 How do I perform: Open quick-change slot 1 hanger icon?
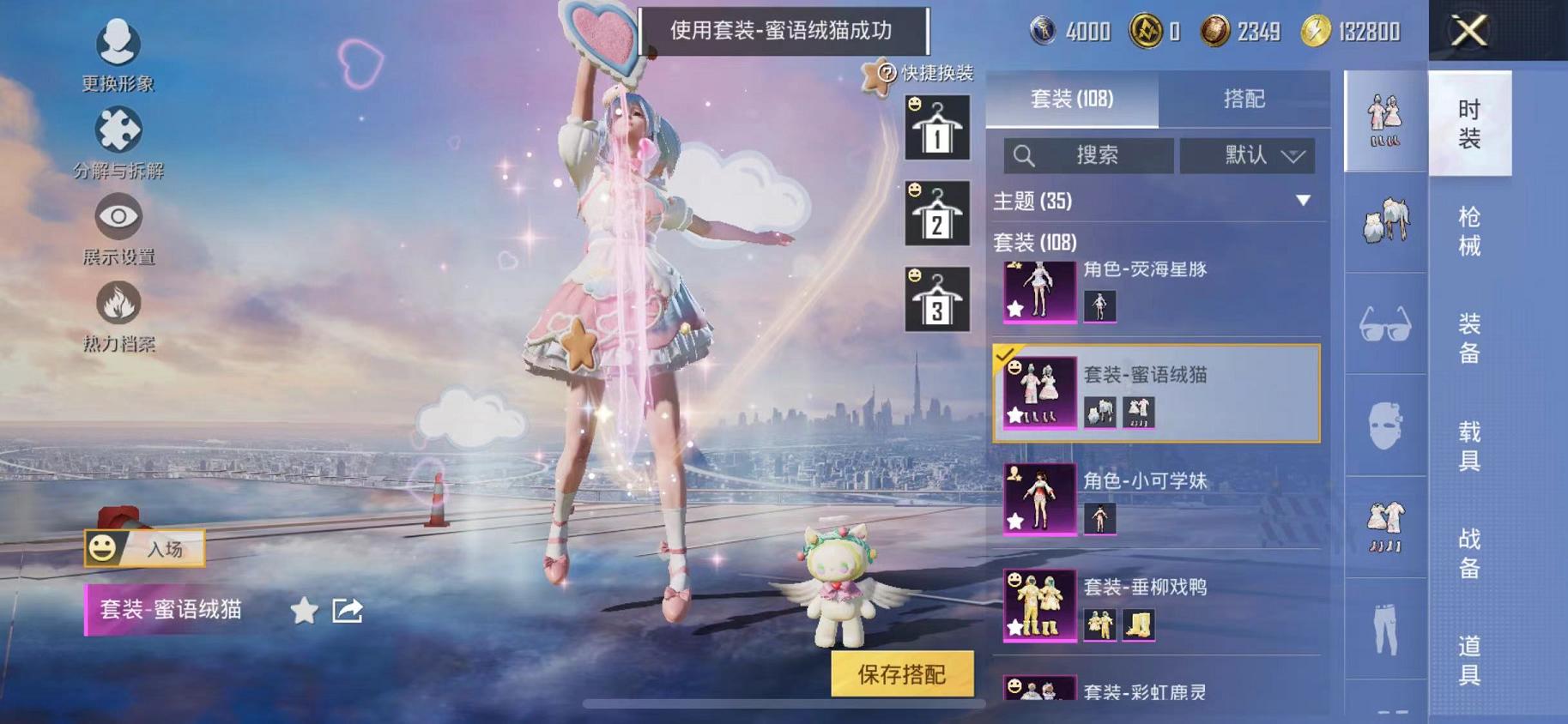[937, 127]
